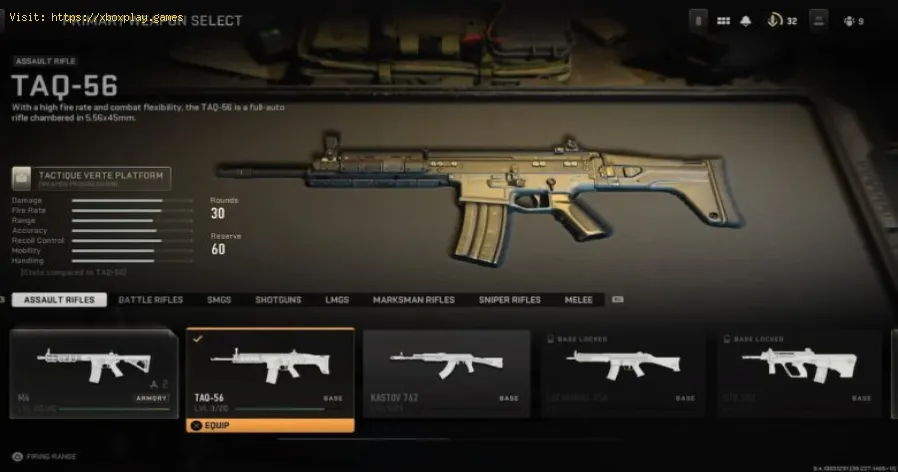Switch to the LMGs category
This screenshot has width=898, height=472.
pyautogui.click(x=337, y=300)
